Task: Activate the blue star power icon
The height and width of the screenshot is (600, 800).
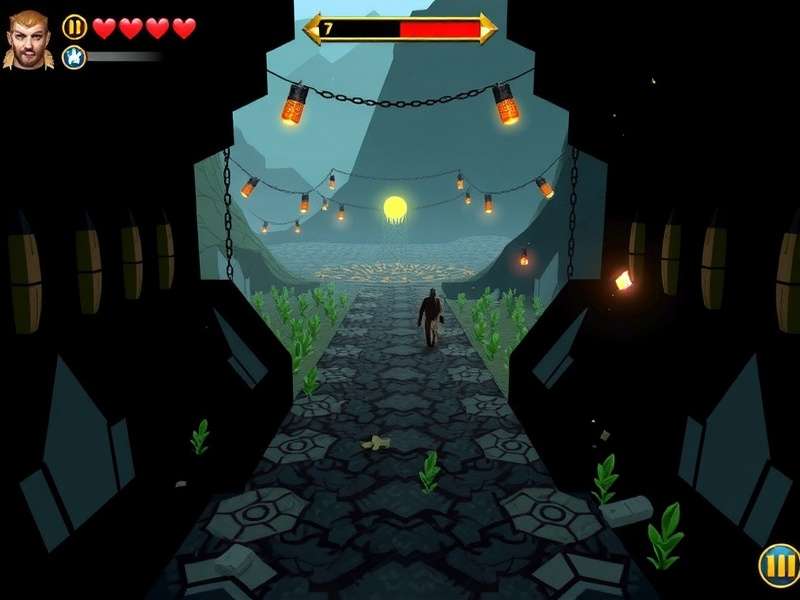Action: (74, 57)
